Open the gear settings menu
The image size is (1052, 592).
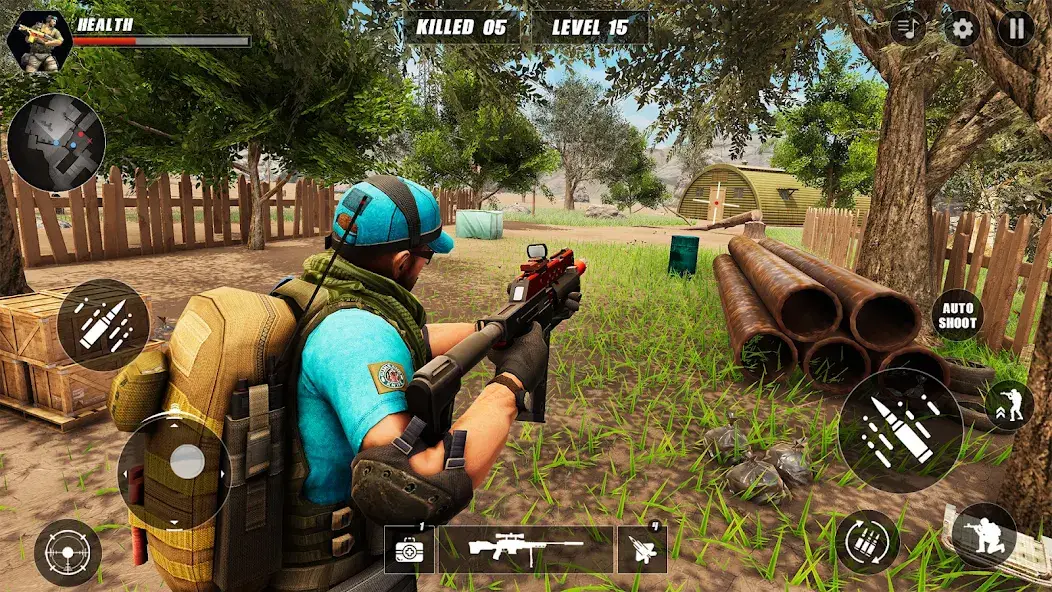click(x=962, y=28)
